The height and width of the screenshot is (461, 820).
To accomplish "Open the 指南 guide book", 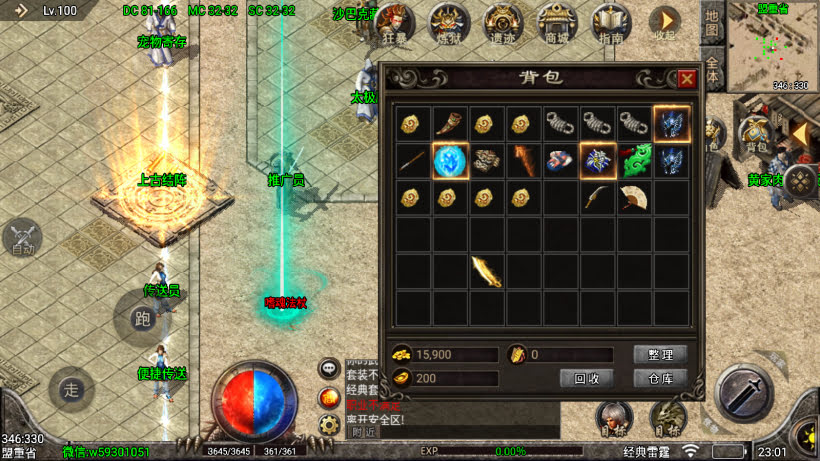I will (x=610, y=22).
